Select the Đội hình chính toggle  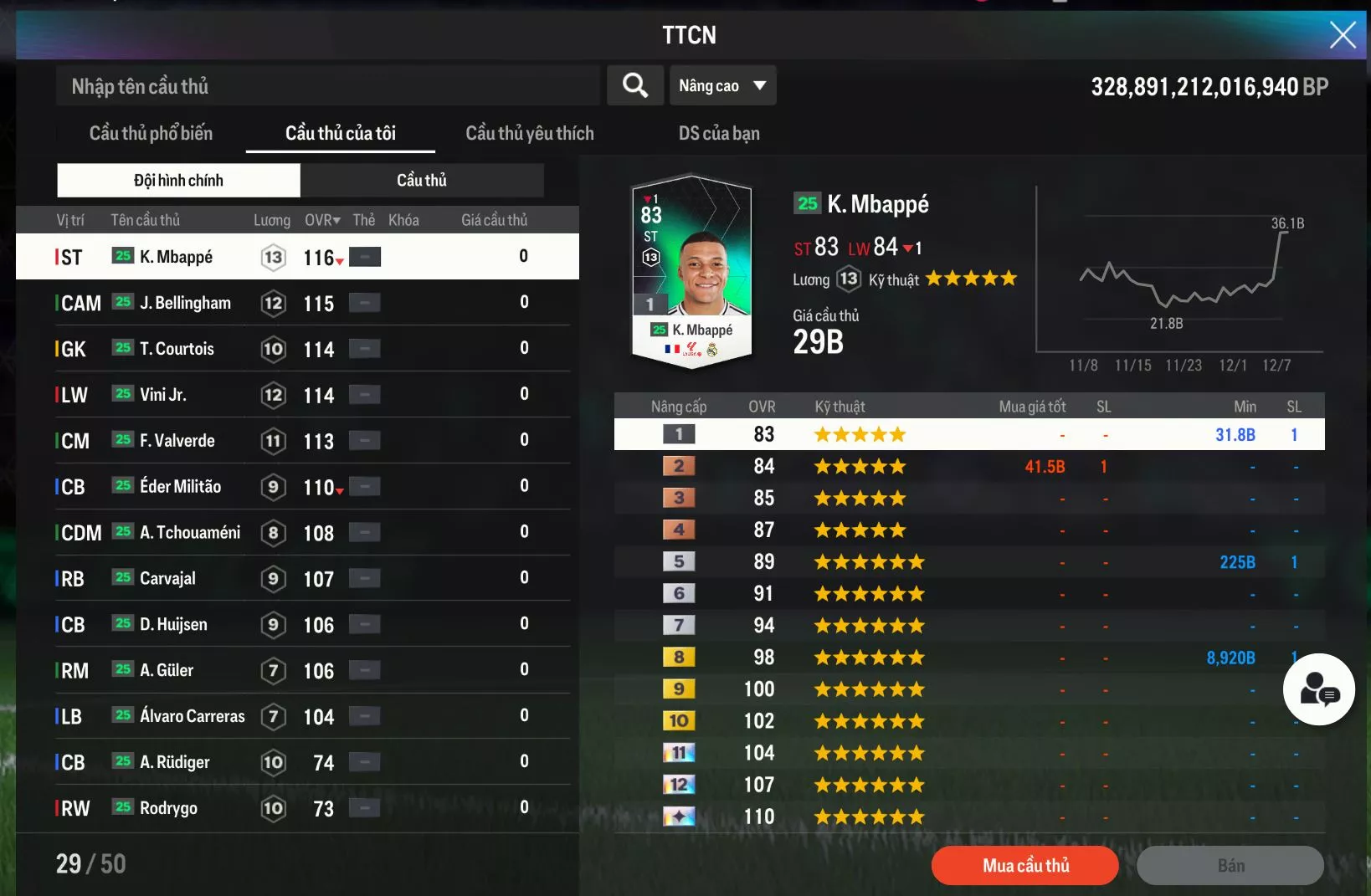tap(178, 181)
